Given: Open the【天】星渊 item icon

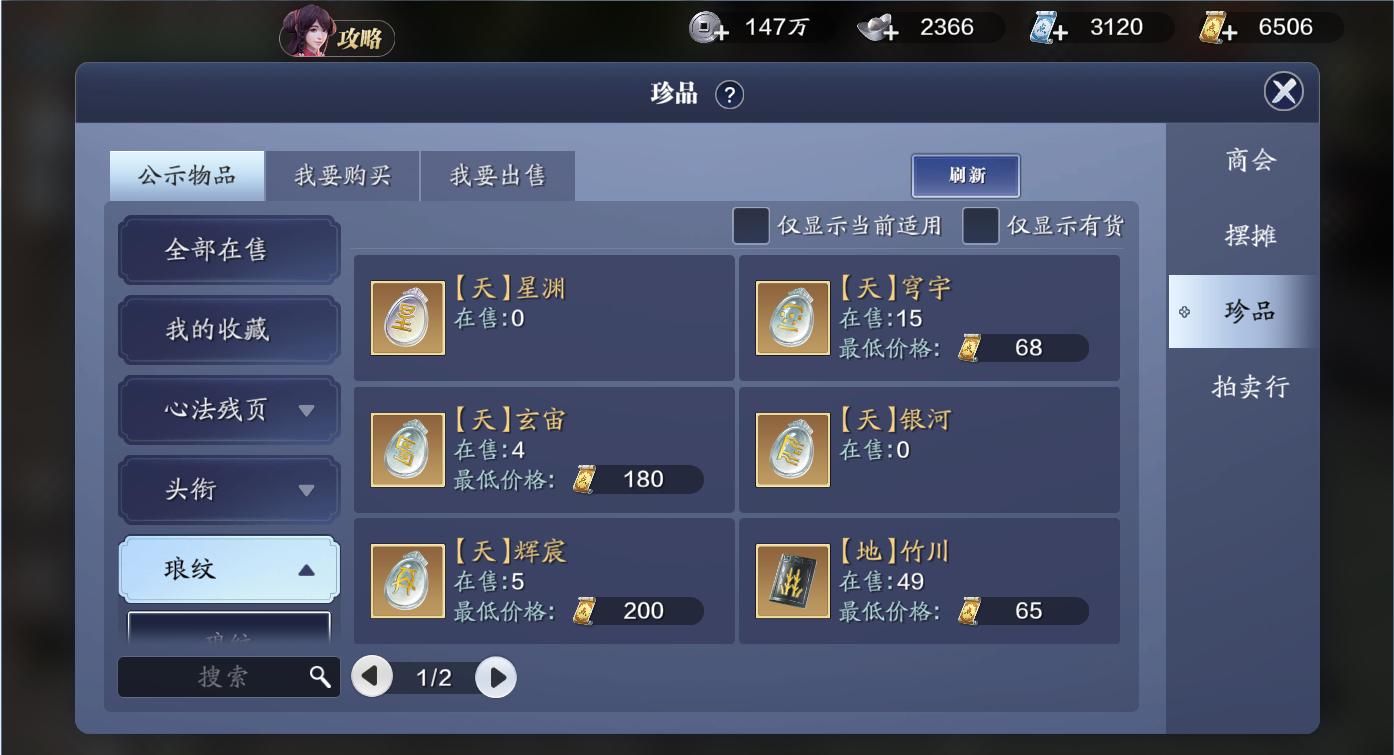Looking at the screenshot, I should click(406, 318).
